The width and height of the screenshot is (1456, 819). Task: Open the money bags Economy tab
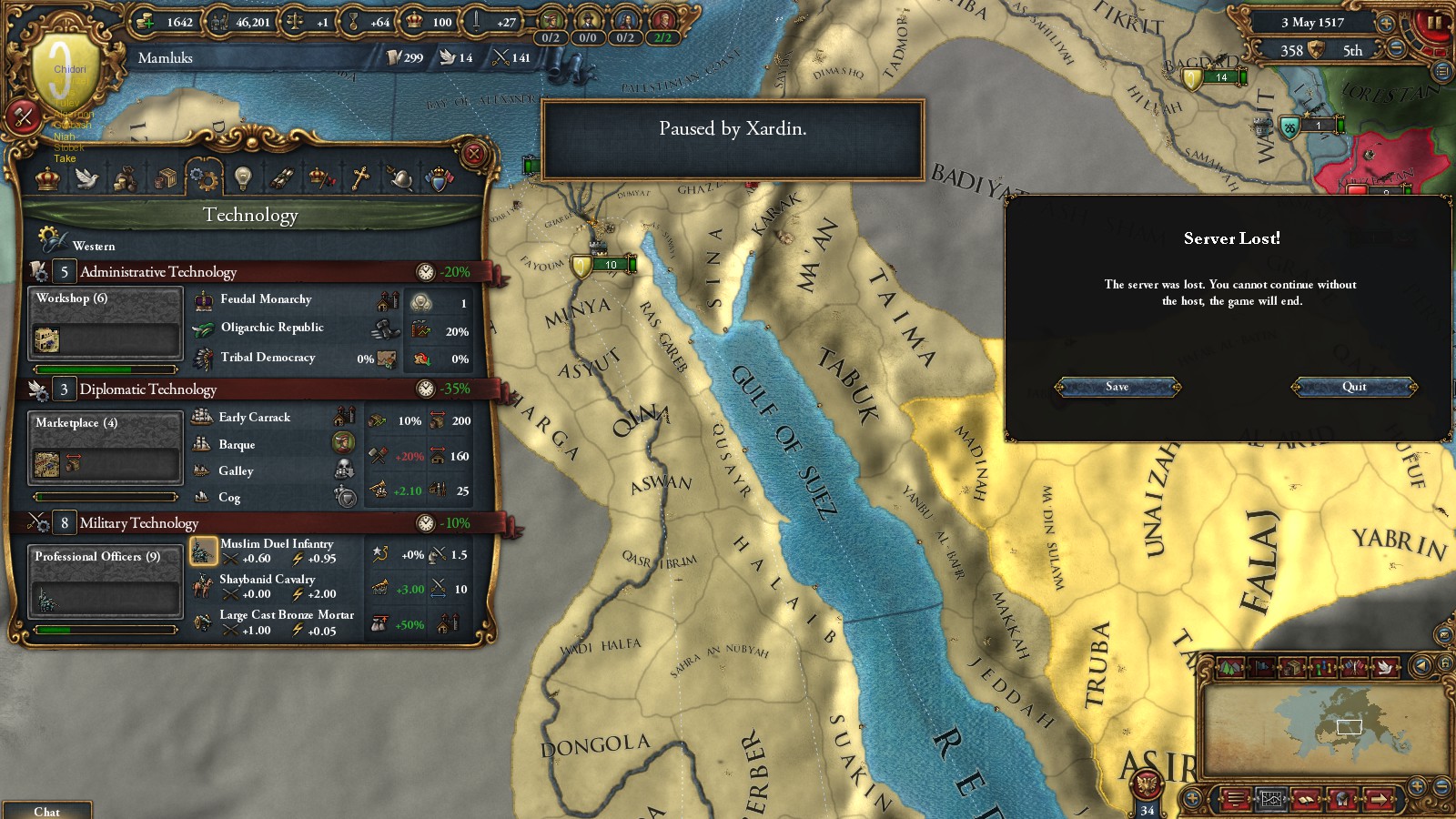click(x=126, y=178)
